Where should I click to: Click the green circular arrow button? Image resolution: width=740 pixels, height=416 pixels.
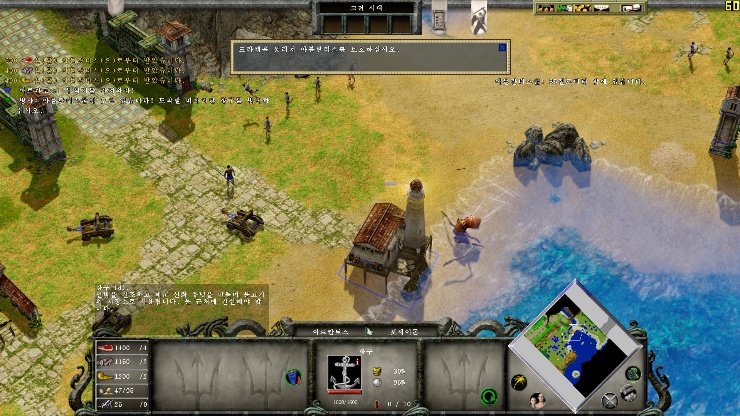pos(488,395)
